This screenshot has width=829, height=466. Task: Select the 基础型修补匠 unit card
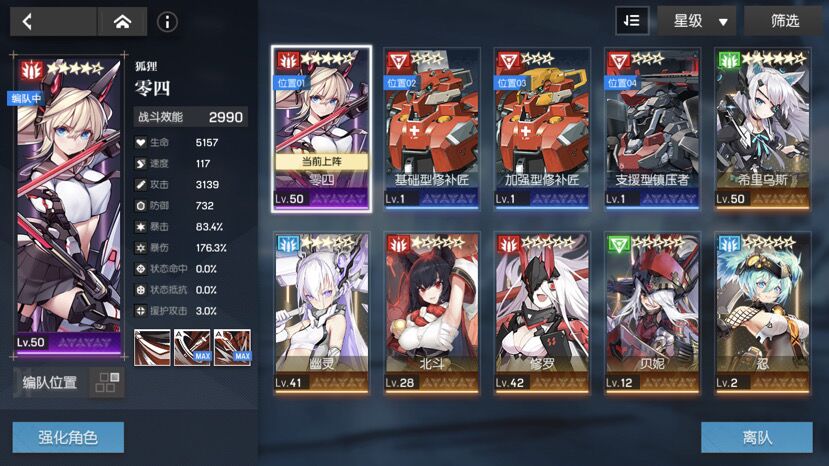pos(432,128)
